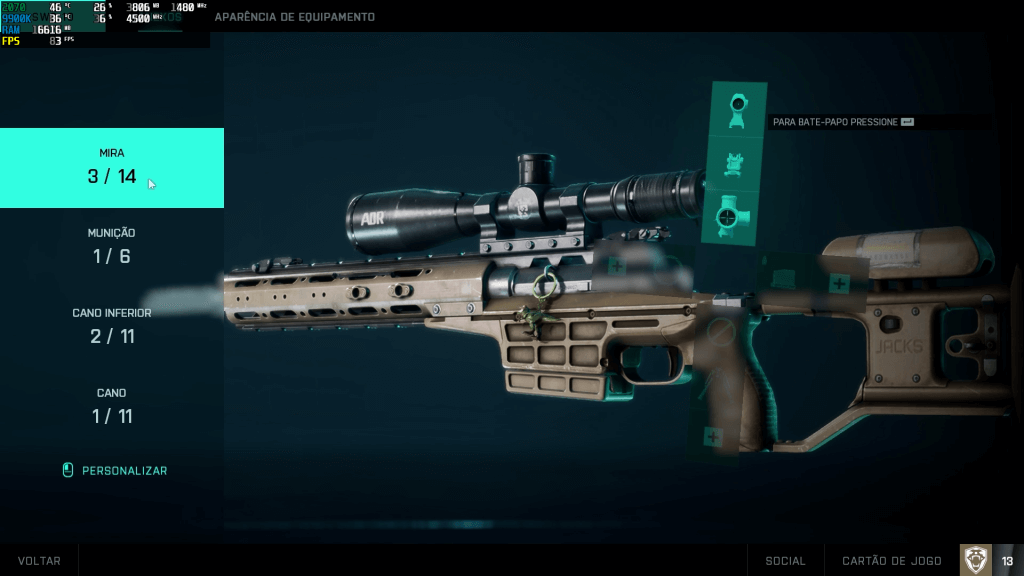Select the Cano 1 / 11 category
Viewport: 1024px width, 576px height.
[112, 406]
